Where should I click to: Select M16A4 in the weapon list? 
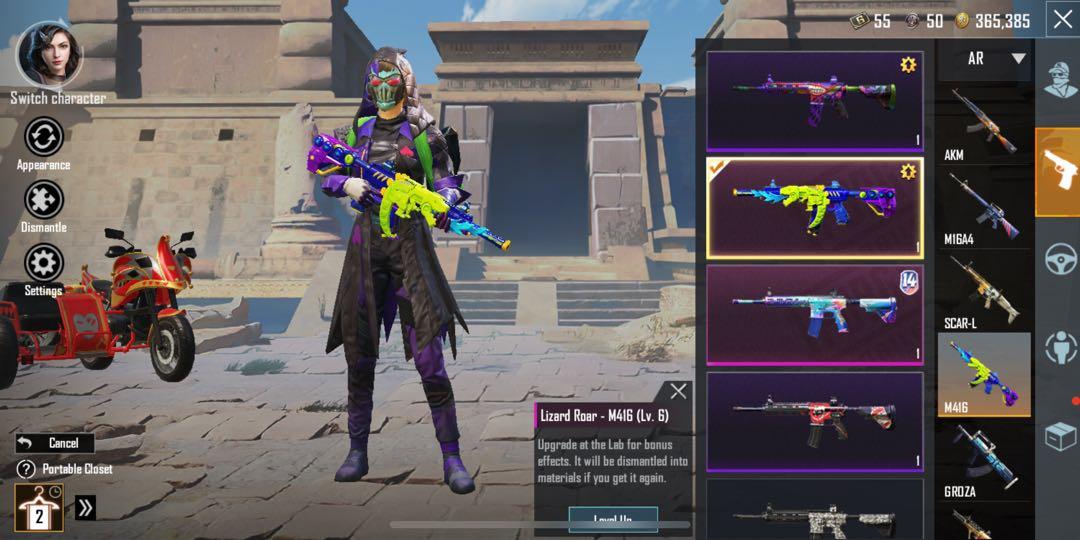pyautogui.click(x=985, y=208)
